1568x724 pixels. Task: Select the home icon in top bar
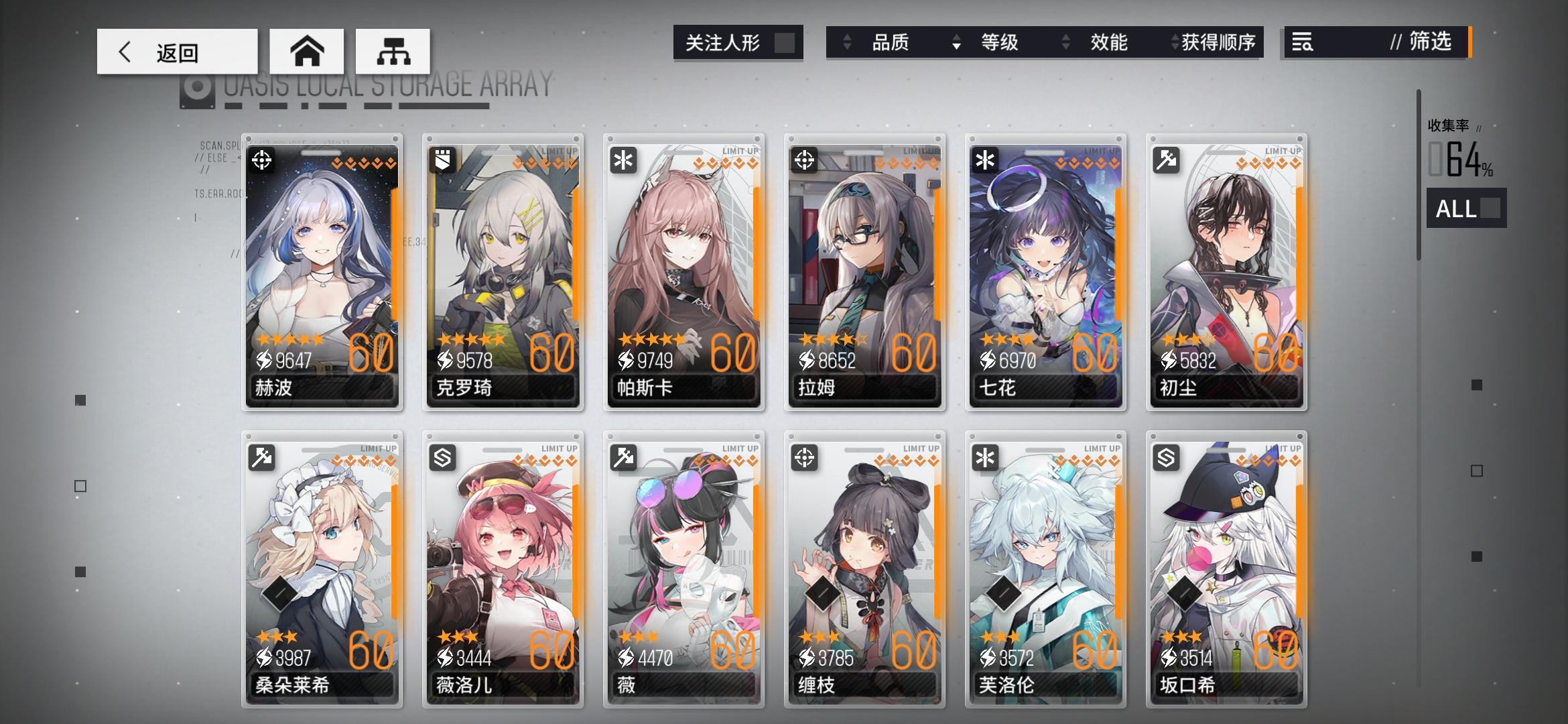click(x=307, y=51)
